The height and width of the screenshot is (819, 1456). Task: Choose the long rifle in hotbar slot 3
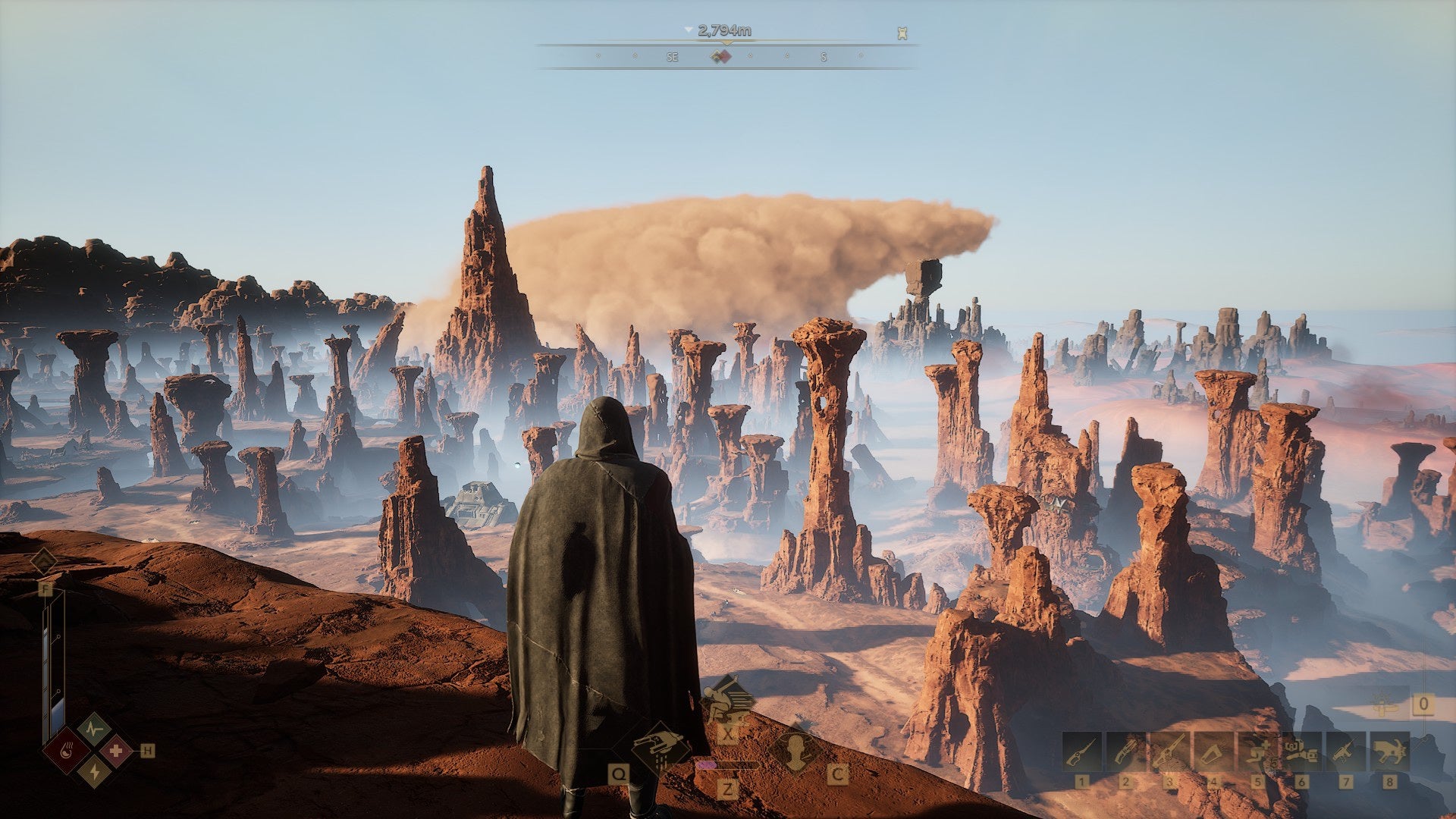[x=1169, y=752]
